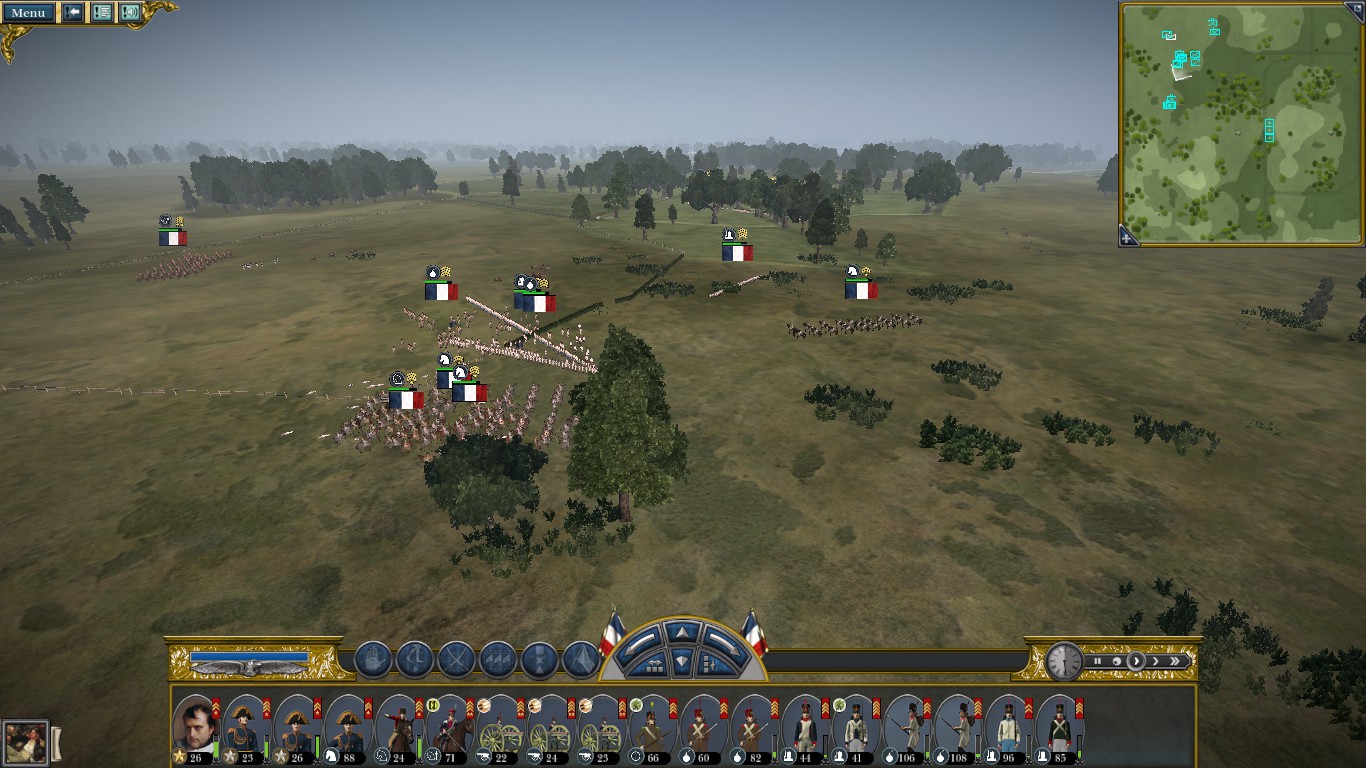Set battle speed to fastest double arrow

1176,661
